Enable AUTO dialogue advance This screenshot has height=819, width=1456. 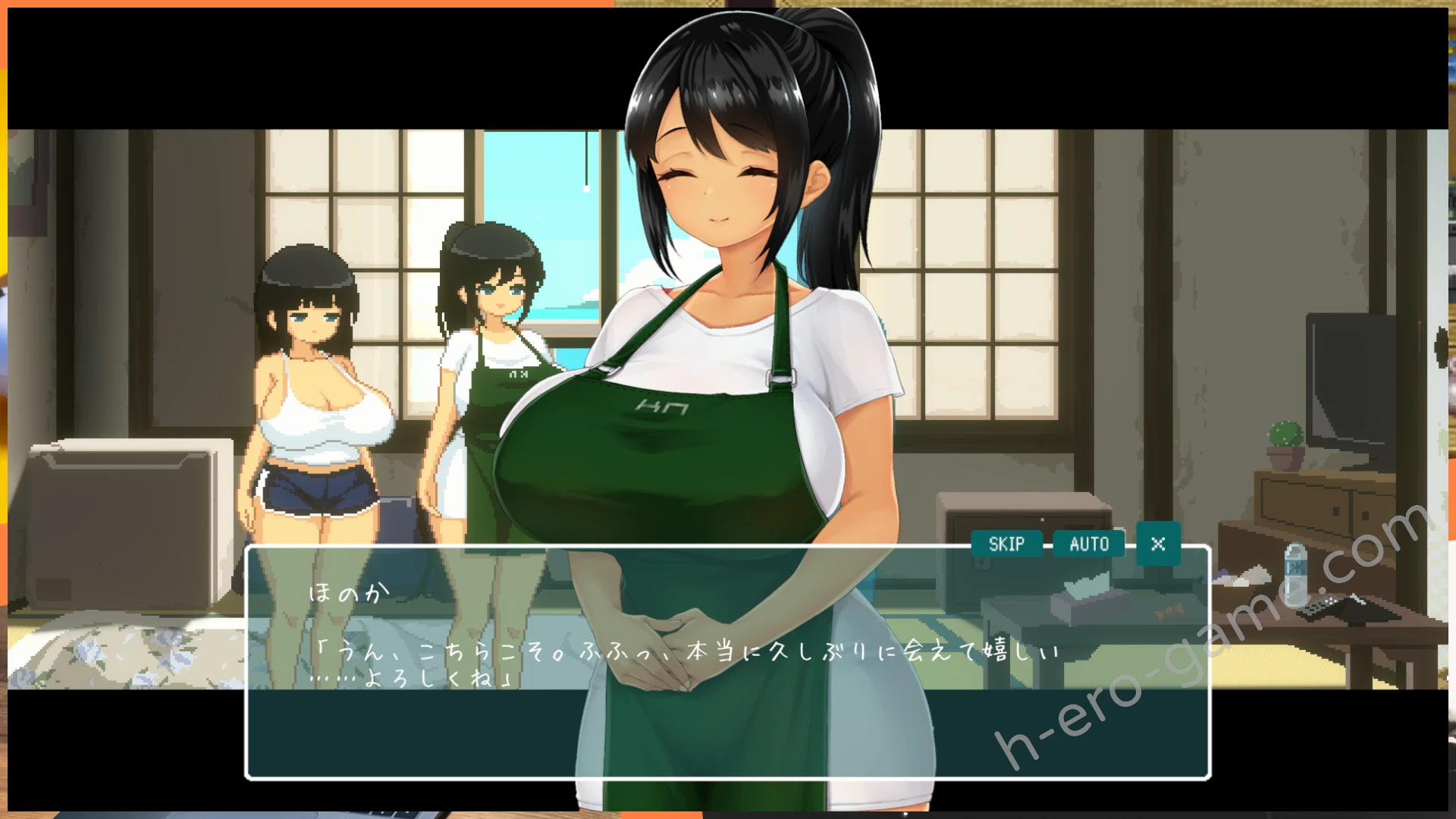(x=1089, y=544)
